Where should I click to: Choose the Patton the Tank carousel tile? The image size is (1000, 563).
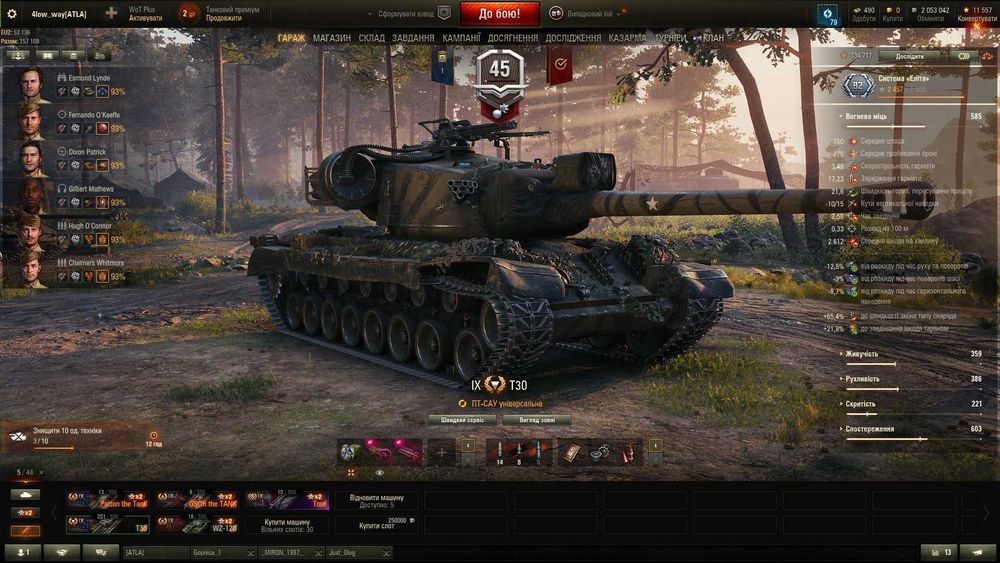click(x=108, y=500)
